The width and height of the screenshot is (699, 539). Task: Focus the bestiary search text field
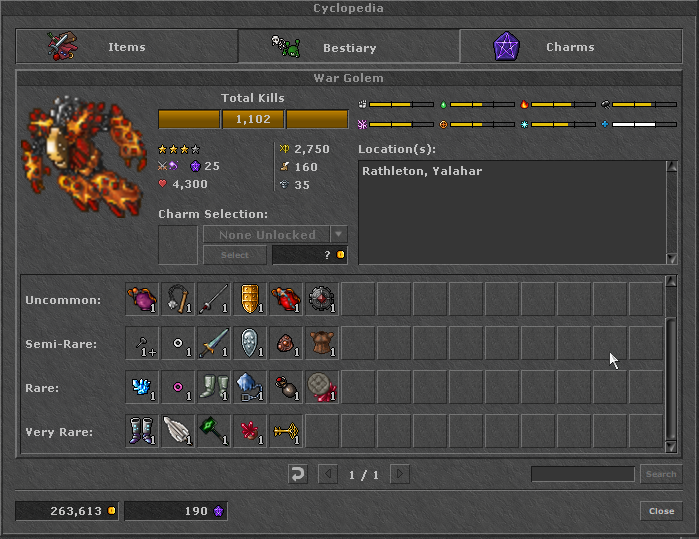582,474
